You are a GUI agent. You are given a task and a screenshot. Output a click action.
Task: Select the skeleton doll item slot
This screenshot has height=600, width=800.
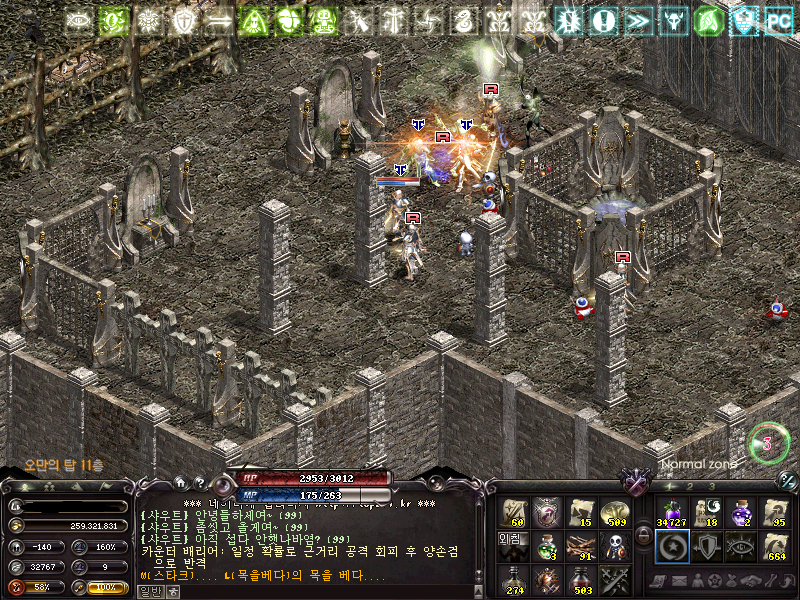tap(614, 545)
